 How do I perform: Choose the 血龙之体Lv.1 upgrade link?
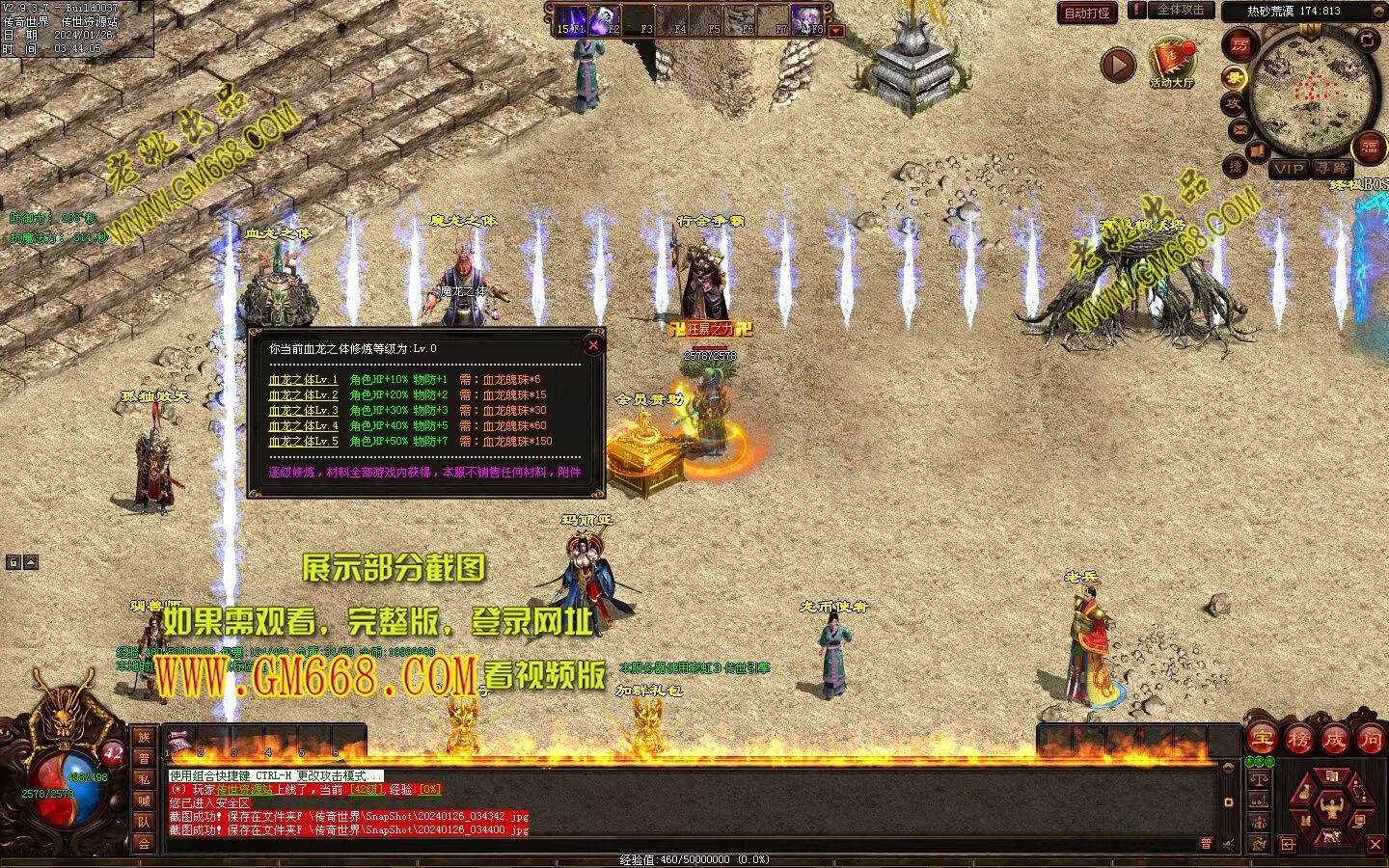click(x=303, y=380)
